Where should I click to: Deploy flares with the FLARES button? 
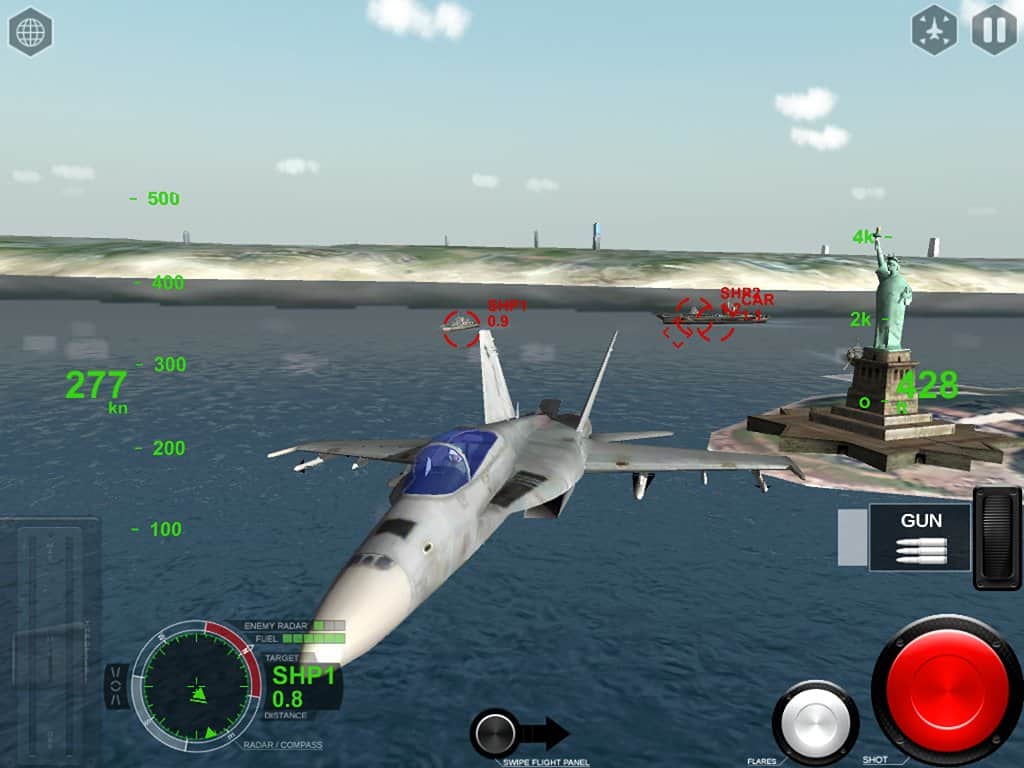coord(815,721)
